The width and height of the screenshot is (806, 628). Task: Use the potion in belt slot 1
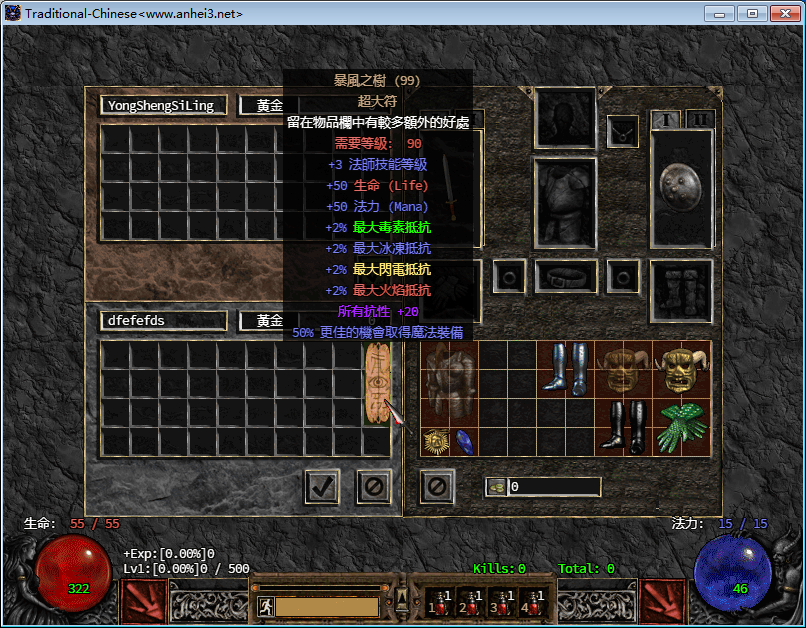pos(438,602)
